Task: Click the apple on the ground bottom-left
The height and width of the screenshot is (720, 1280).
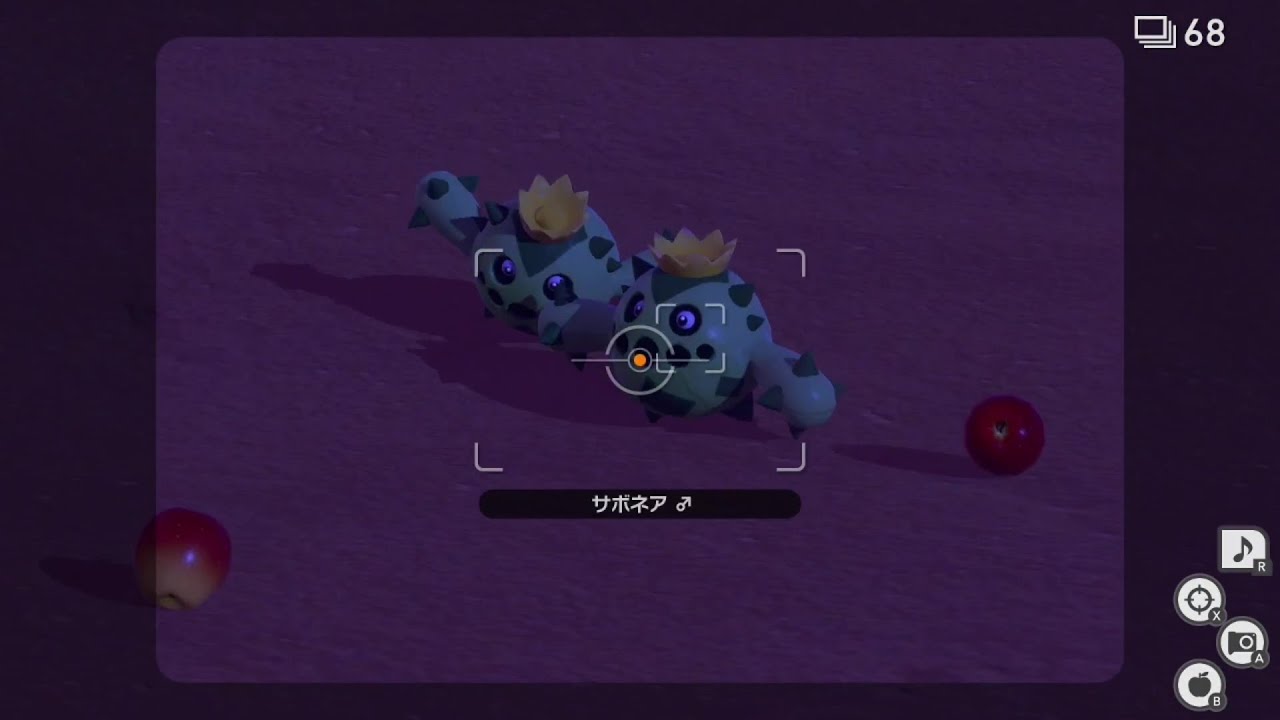Action: coord(185,553)
